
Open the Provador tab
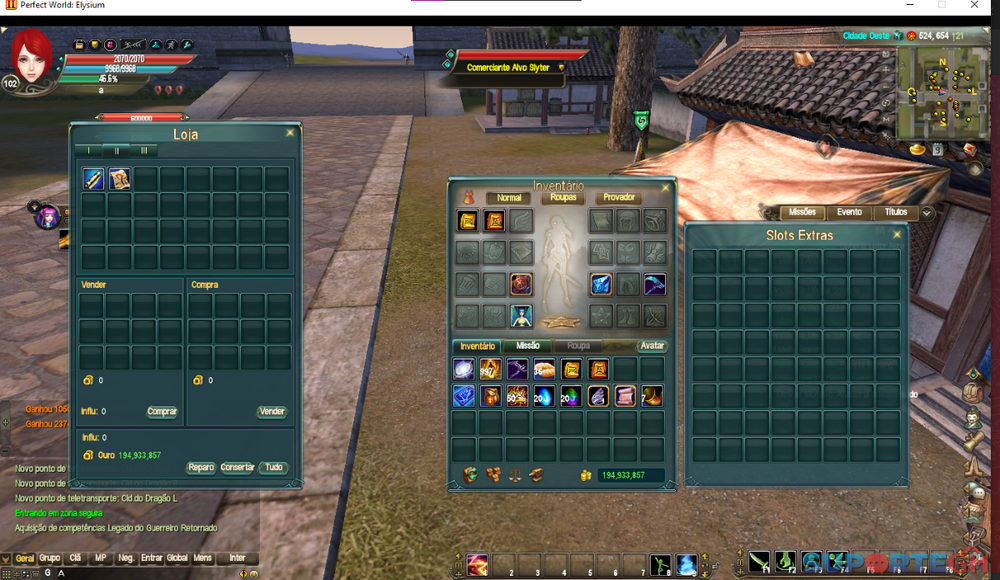click(619, 198)
